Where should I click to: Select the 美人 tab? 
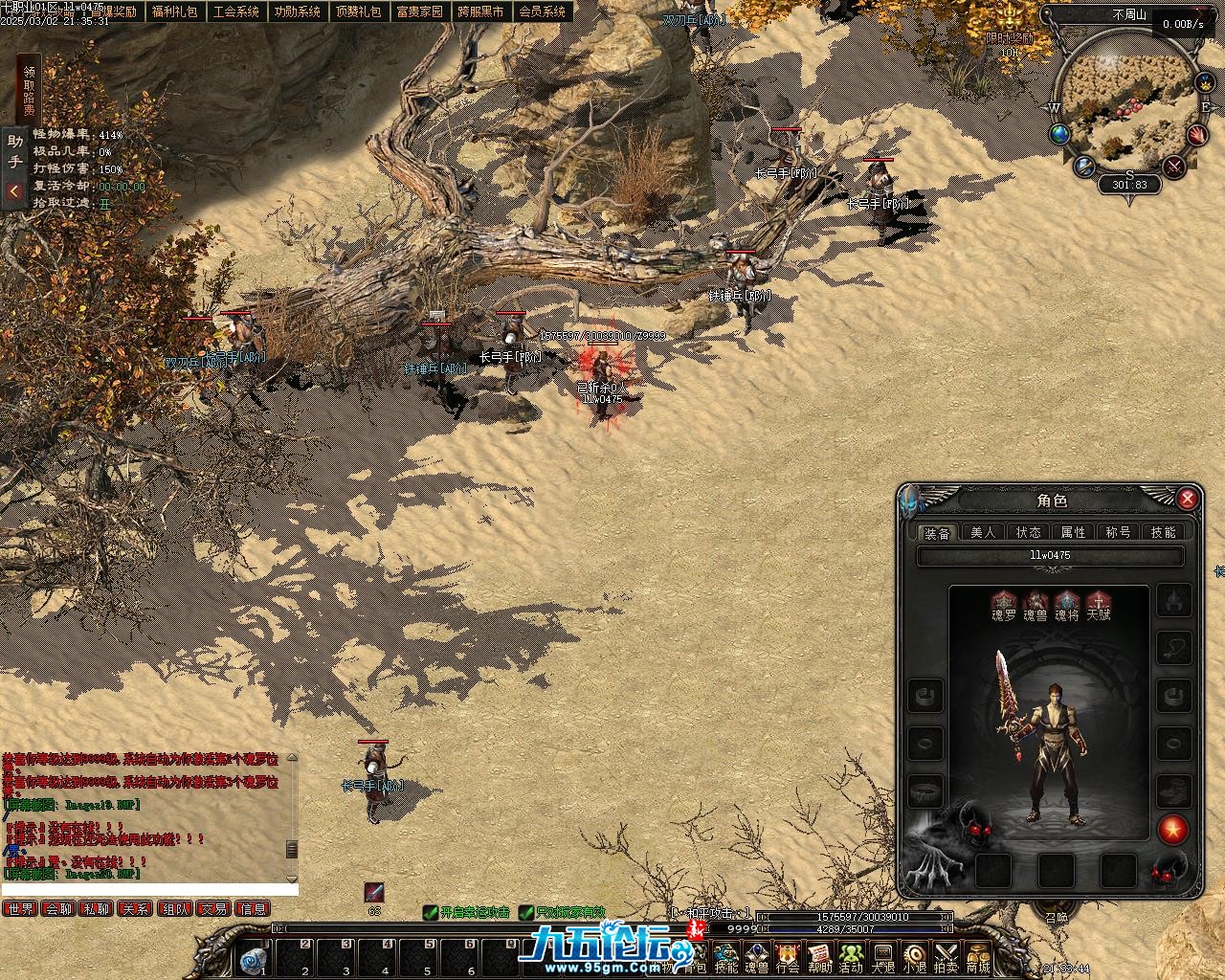[983, 532]
